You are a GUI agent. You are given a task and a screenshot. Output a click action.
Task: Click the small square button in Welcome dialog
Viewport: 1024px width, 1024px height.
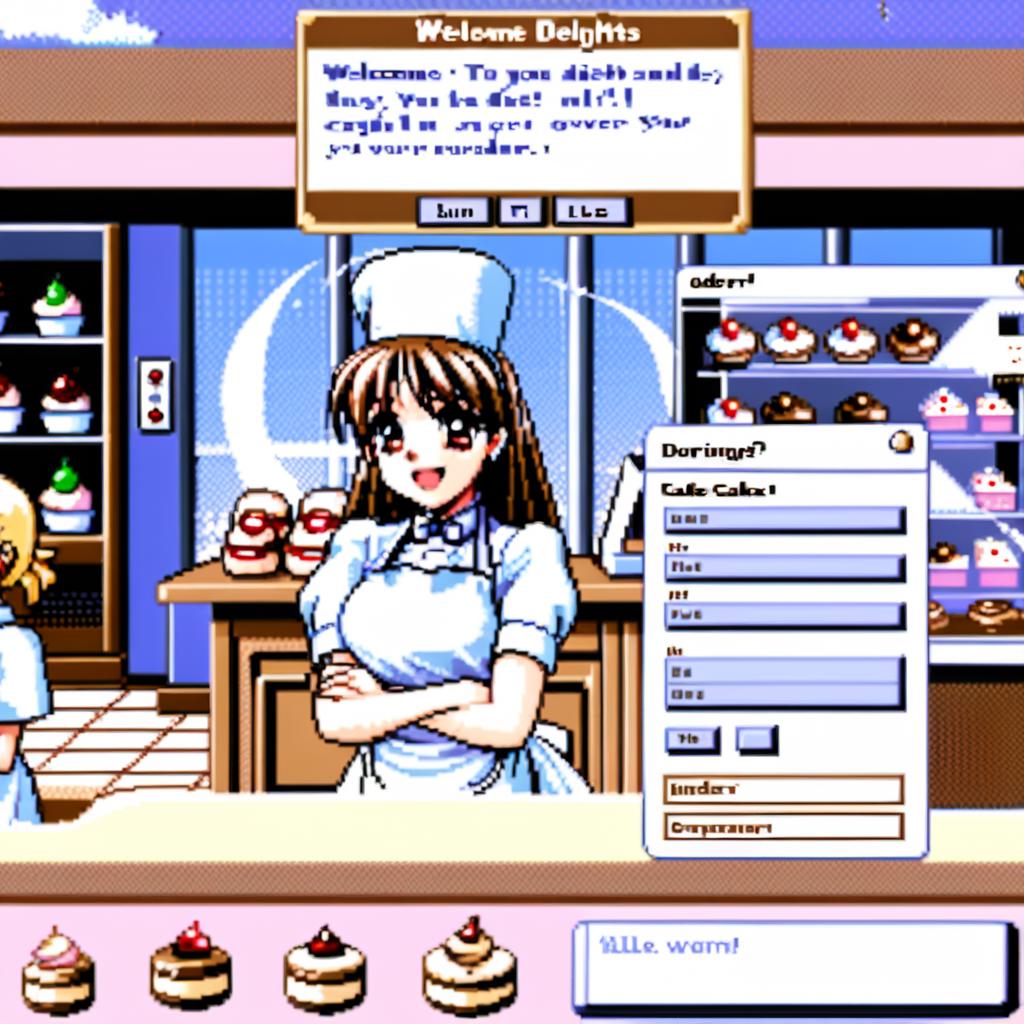coord(518,211)
